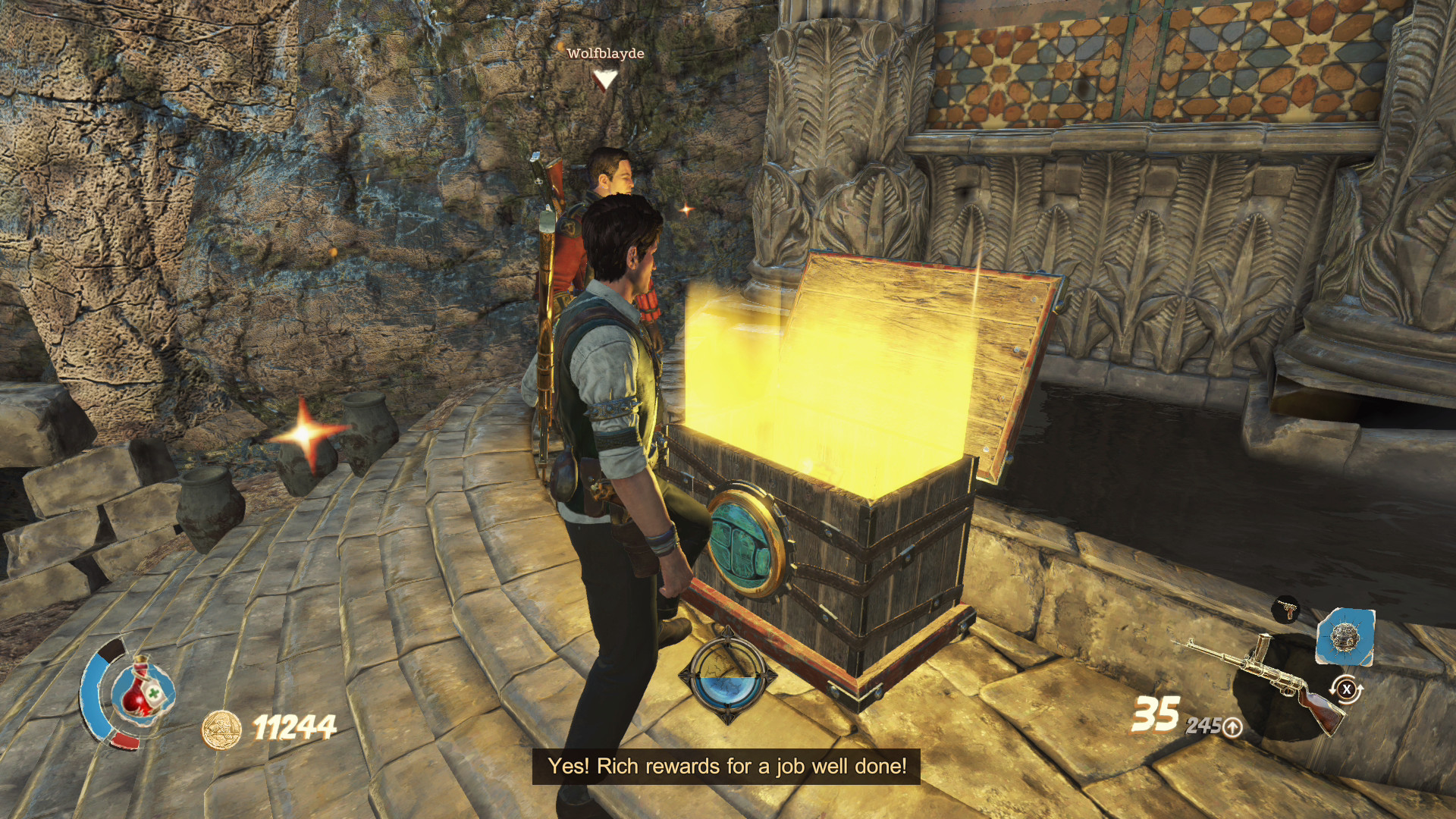Select the Wolfblayde player name marker

(x=605, y=54)
